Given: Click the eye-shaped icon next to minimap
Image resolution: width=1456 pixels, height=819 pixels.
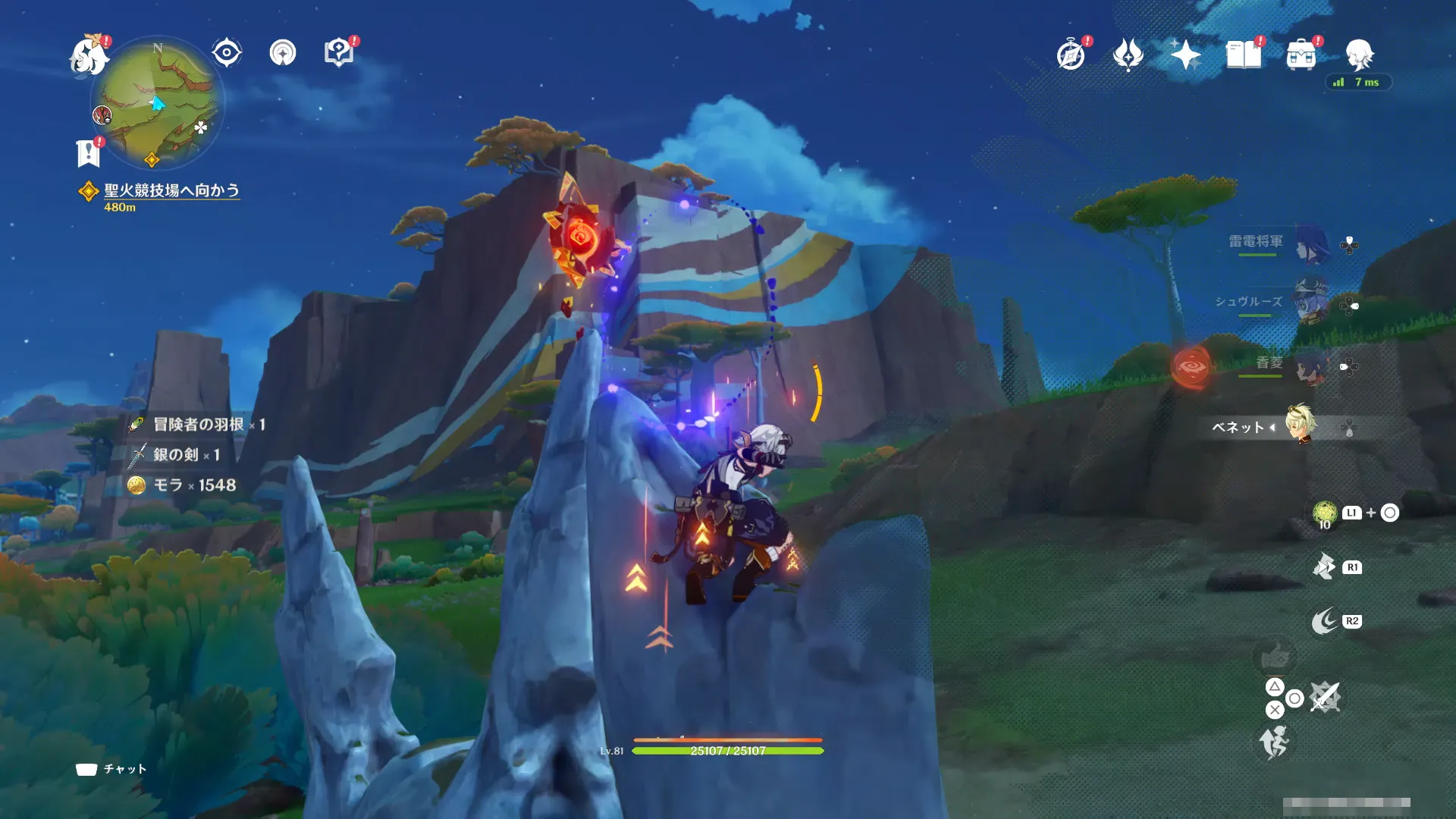Looking at the screenshot, I should [226, 53].
